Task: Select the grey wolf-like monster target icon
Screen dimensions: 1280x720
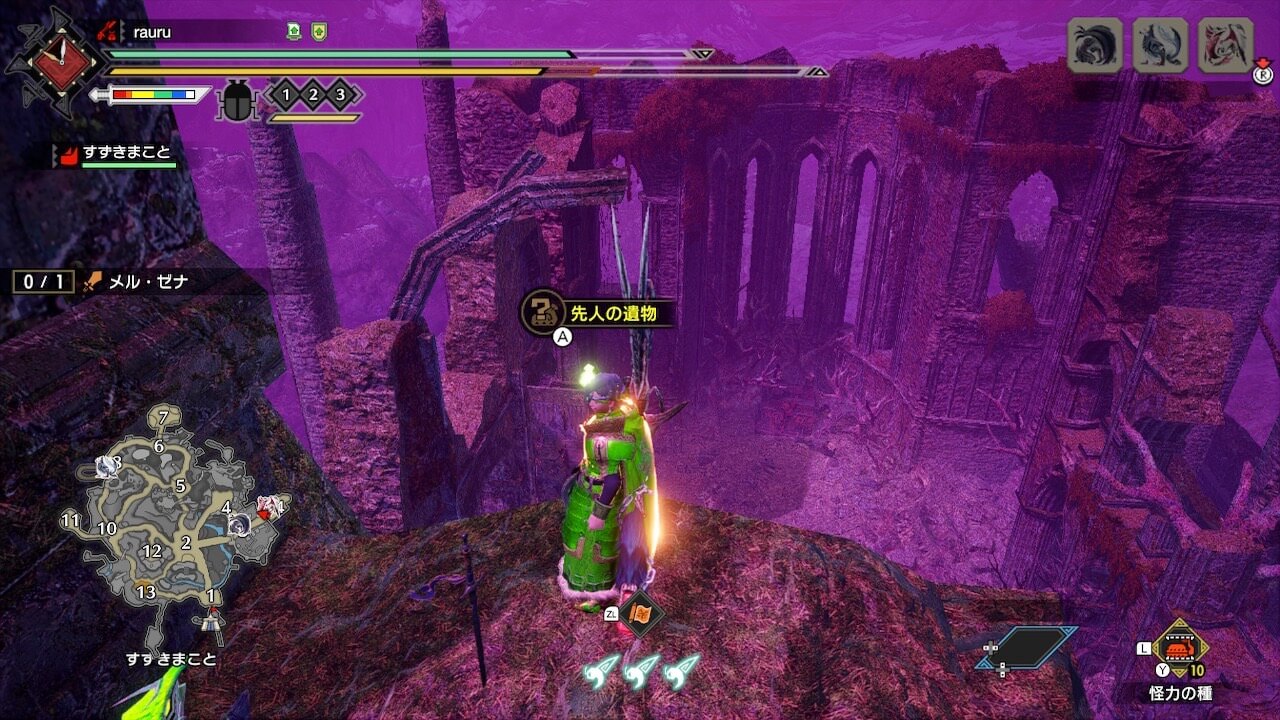Action: point(1159,45)
